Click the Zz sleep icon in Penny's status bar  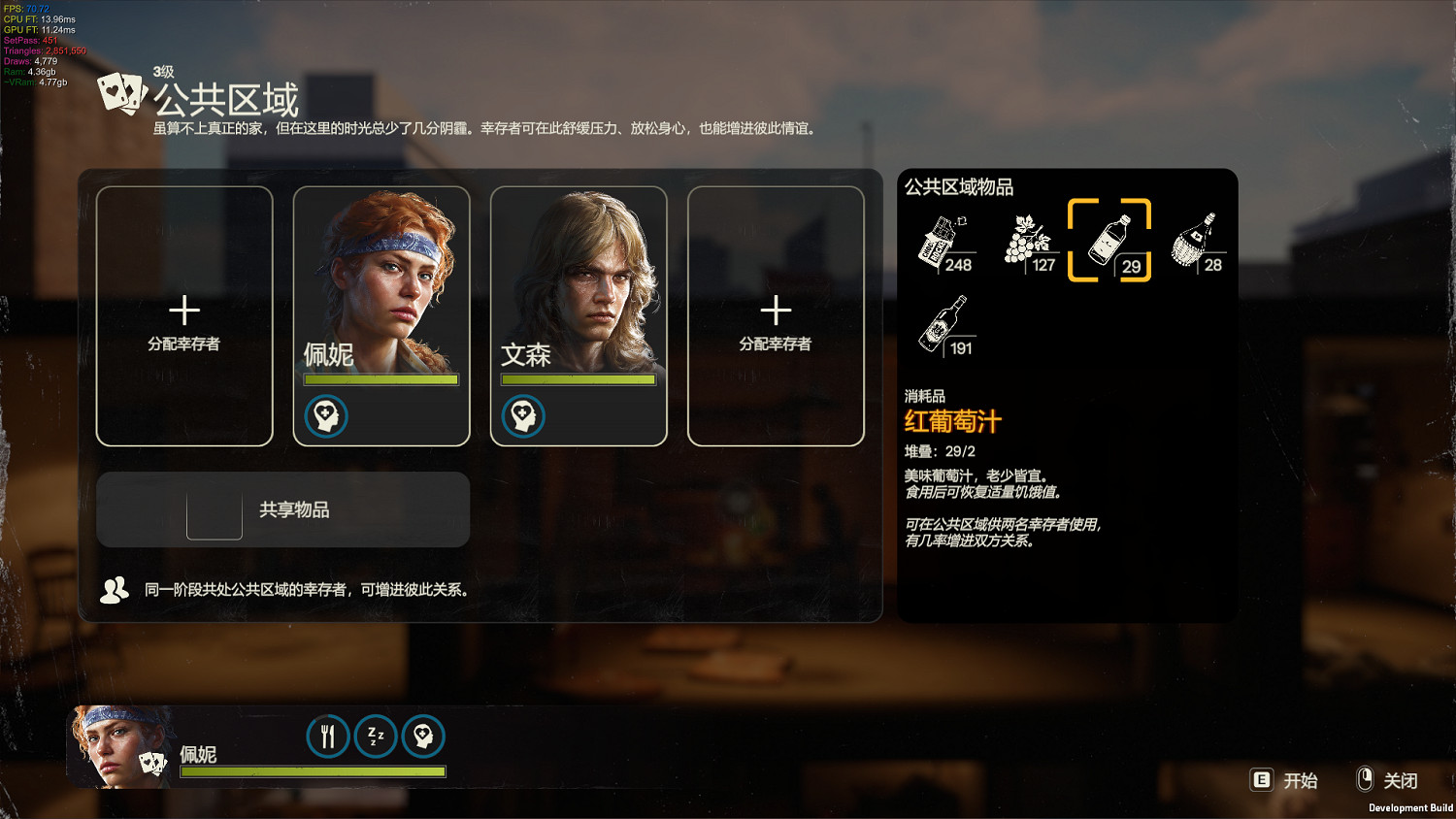tap(375, 737)
